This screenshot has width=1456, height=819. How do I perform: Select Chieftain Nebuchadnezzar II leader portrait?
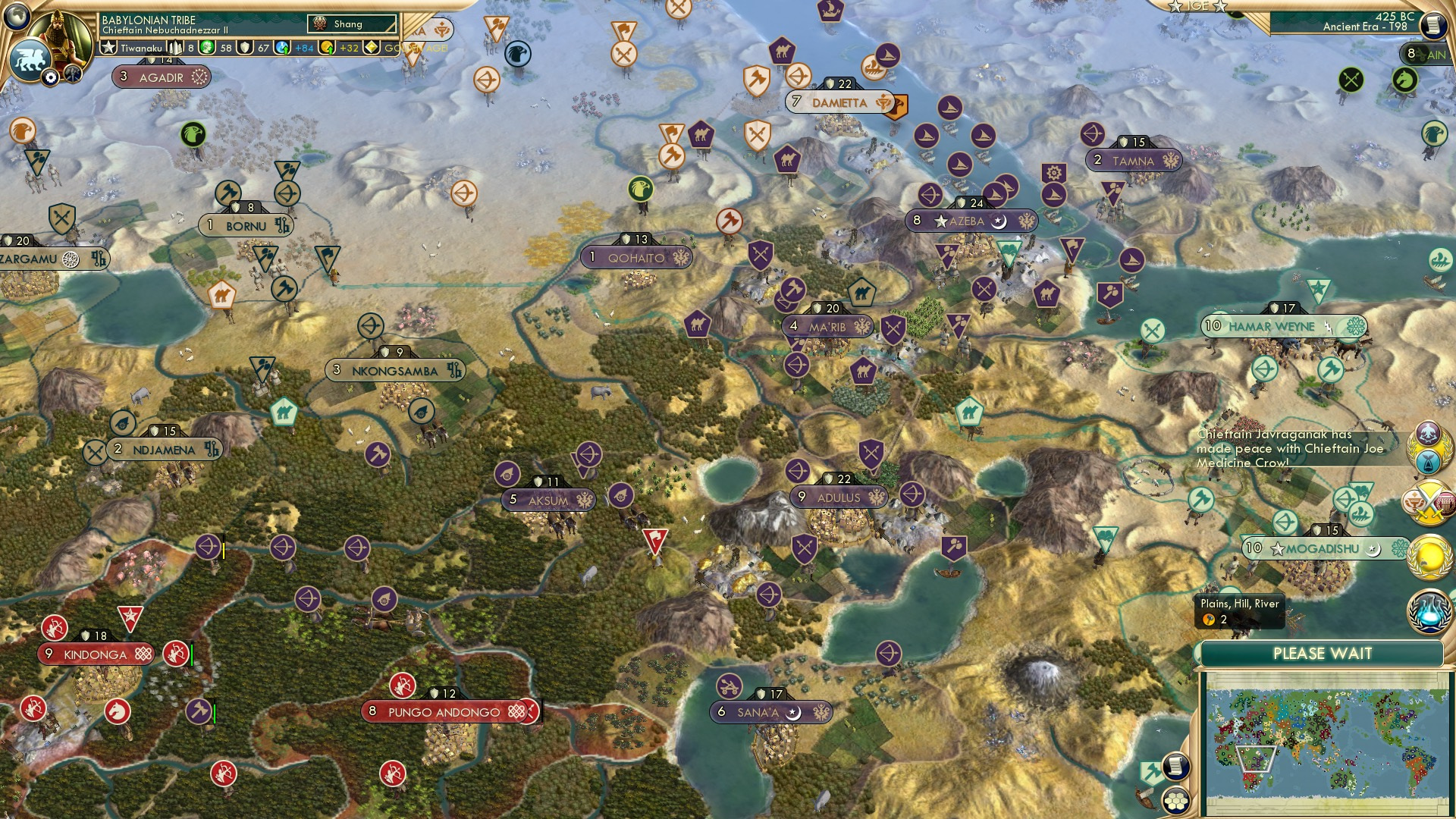point(63,34)
